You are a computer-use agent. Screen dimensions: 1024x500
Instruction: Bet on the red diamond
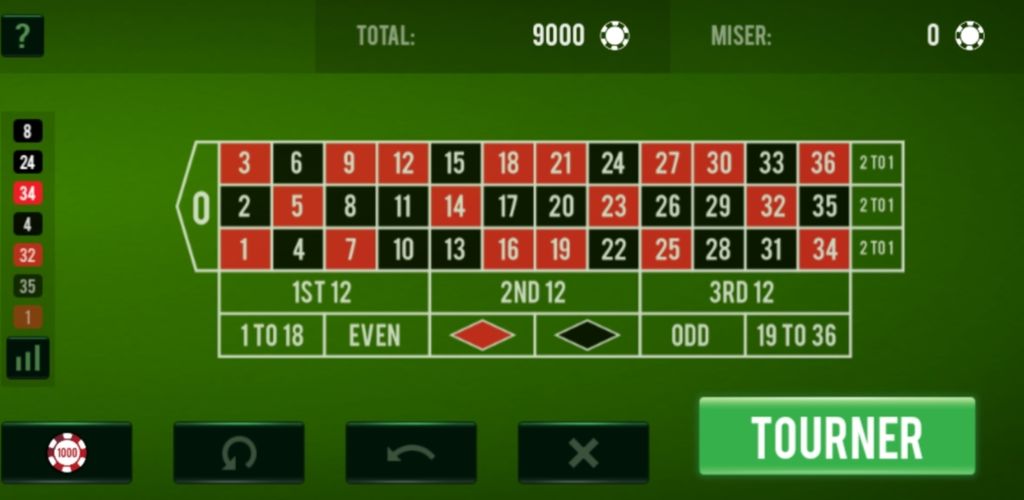pyautogui.click(x=482, y=336)
